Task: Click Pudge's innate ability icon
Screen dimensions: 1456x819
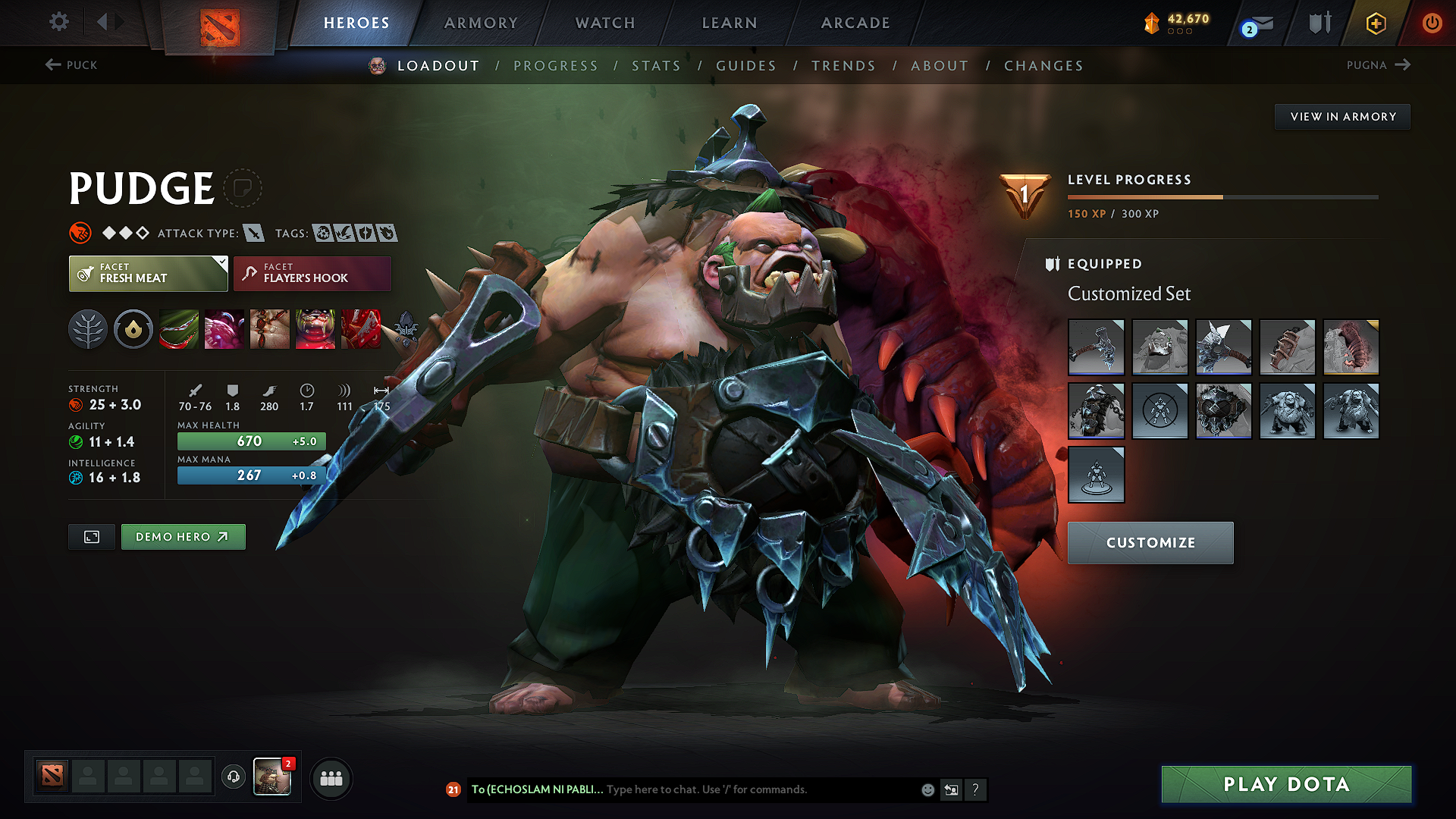Action: pyautogui.click(x=133, y=329)
